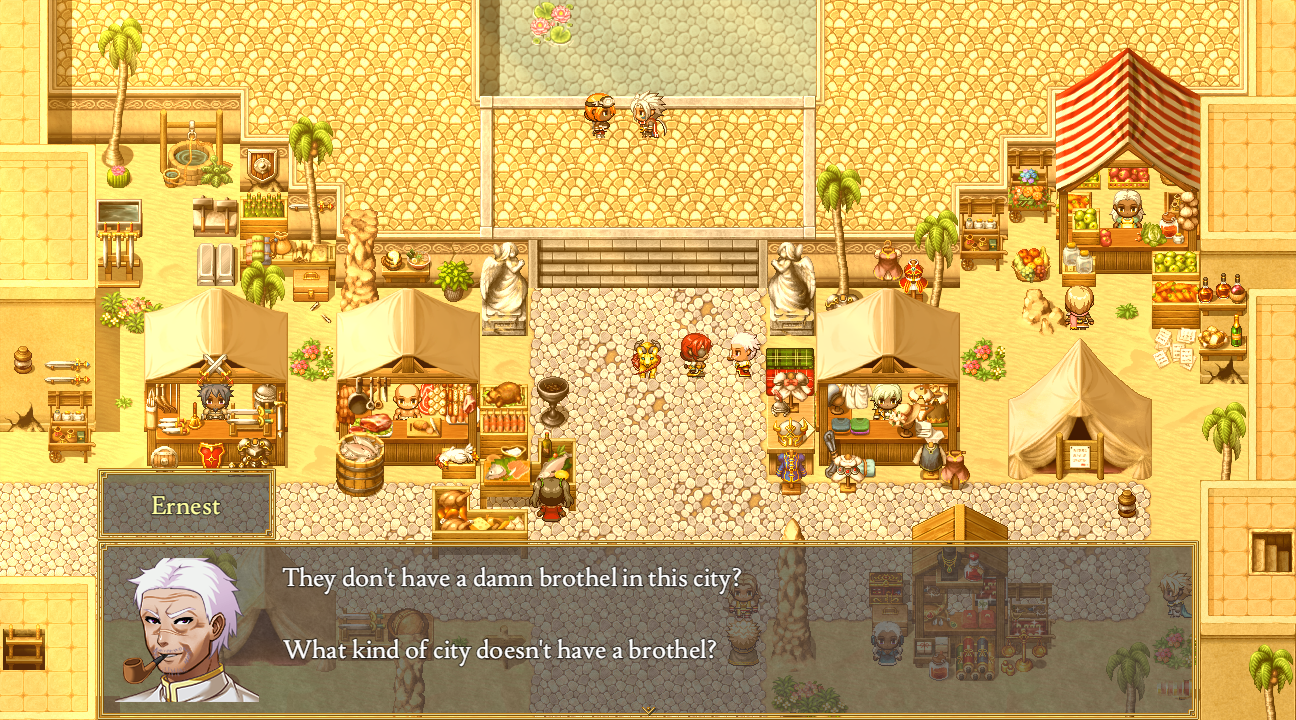Click the small sign posted on the tent entrance
1296x720 pixels.
(1083, 455)
